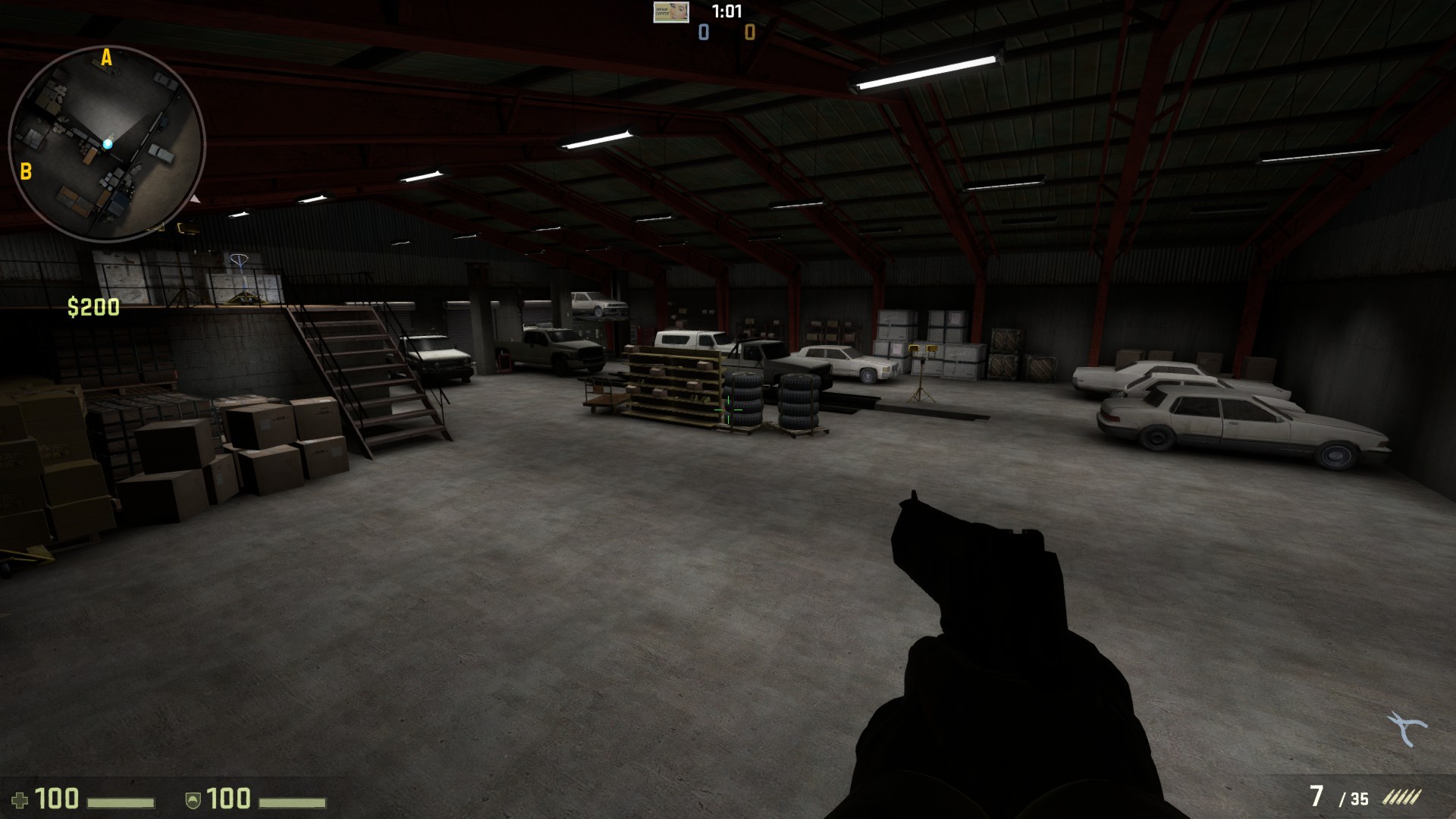Click the blue player dot on the radar
Image resolution: width=1456 pixels, height=819 pixels.
tap(108, 143)
